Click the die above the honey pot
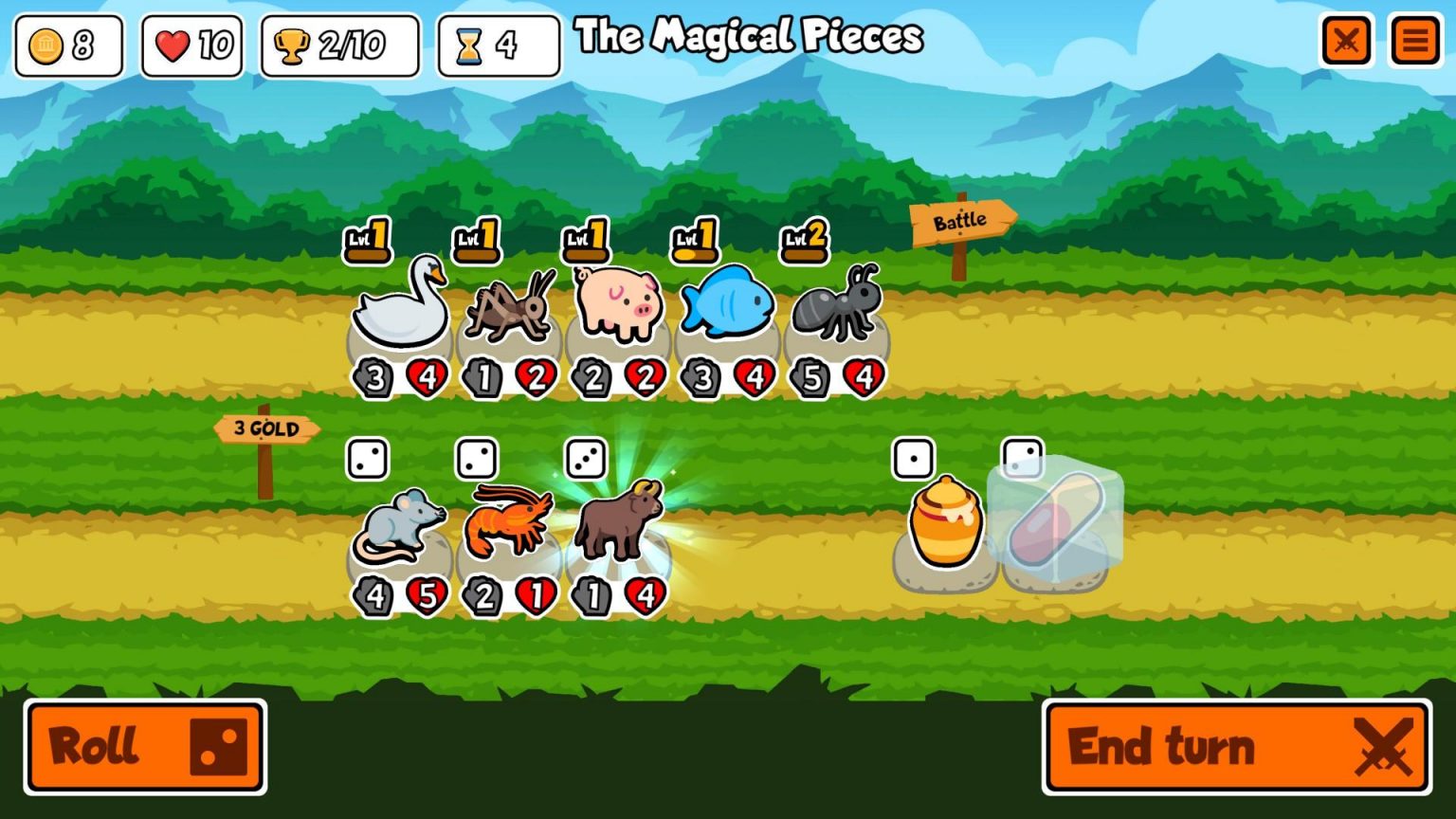 pyautogui.click(x=913, y=459)
